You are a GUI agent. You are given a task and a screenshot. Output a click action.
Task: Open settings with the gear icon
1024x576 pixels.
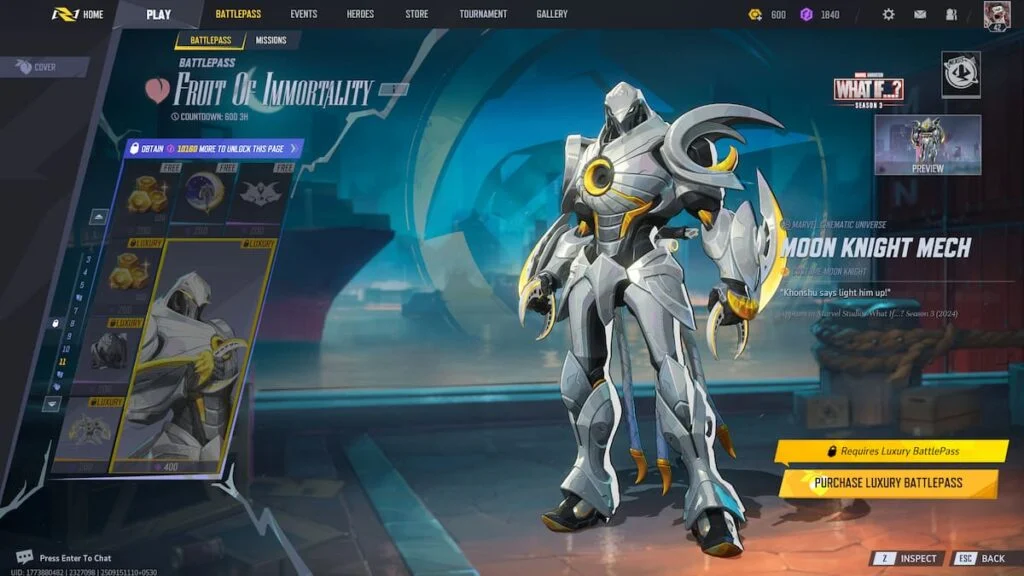888,14
